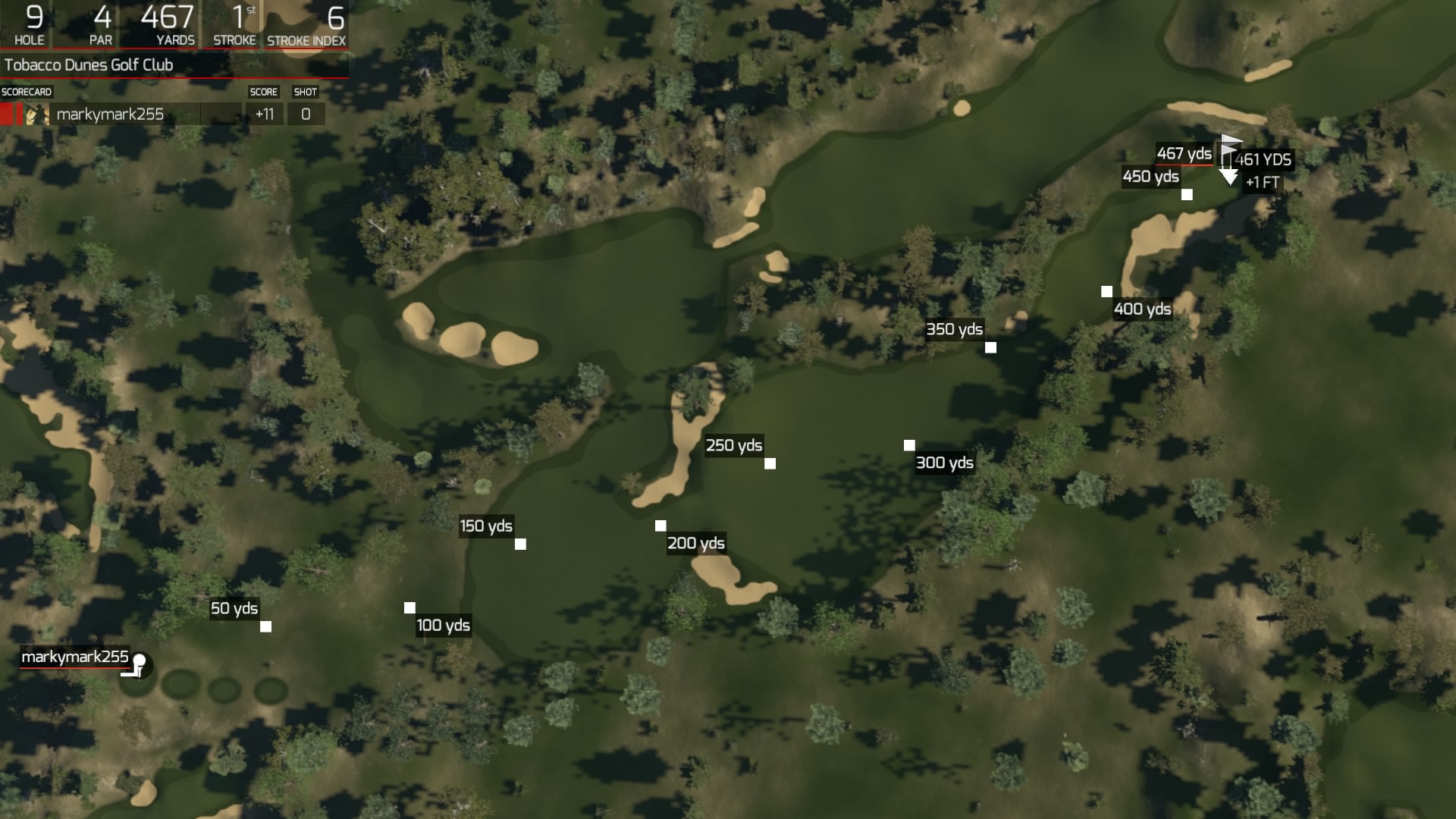
Task: Open the SCORE column header
Action: pyautogui.click(x=263, y=91)
